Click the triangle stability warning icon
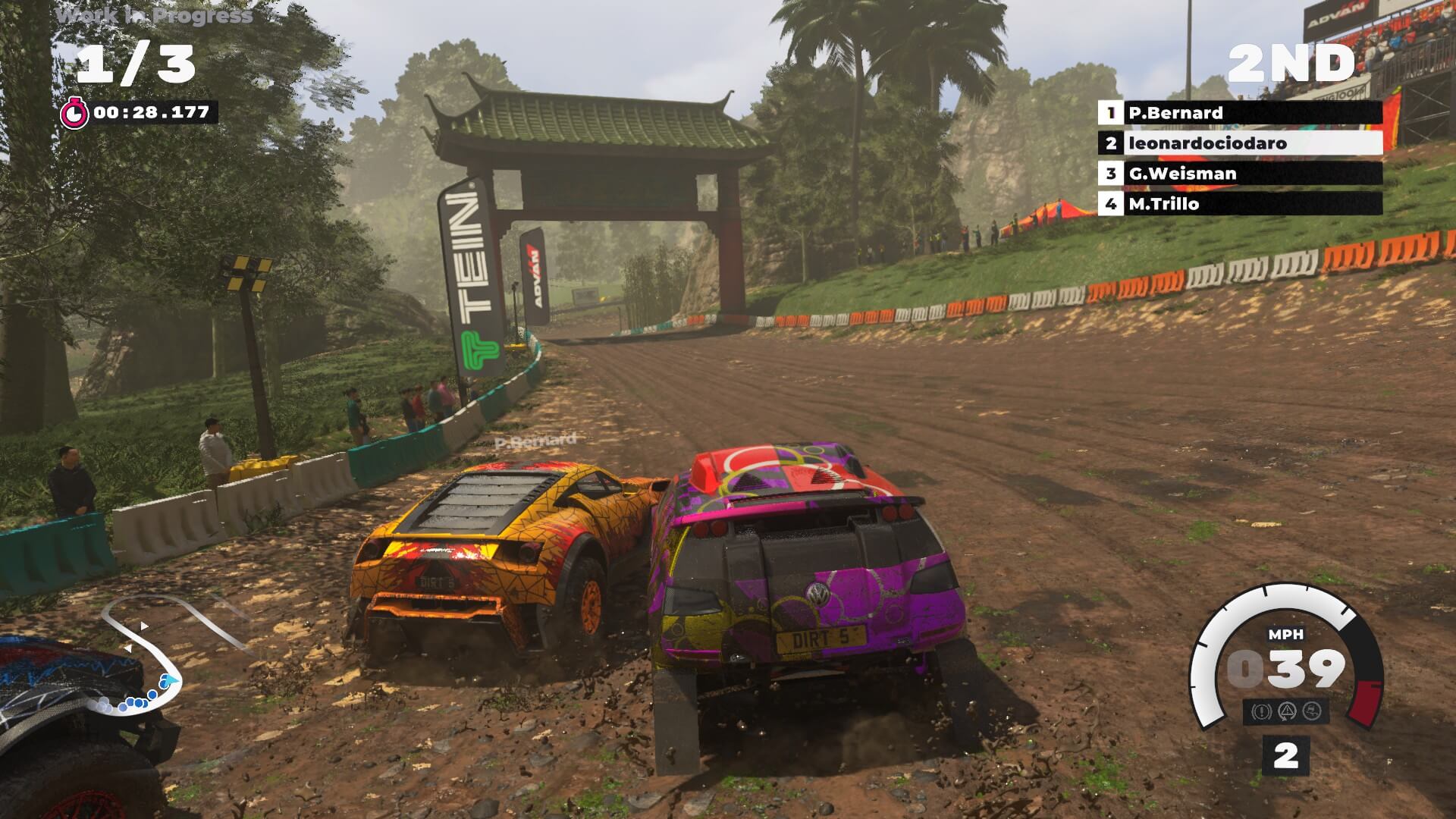Viewport: 1456px width, 819px height. pyautogui.click(x=1286, y=711)
